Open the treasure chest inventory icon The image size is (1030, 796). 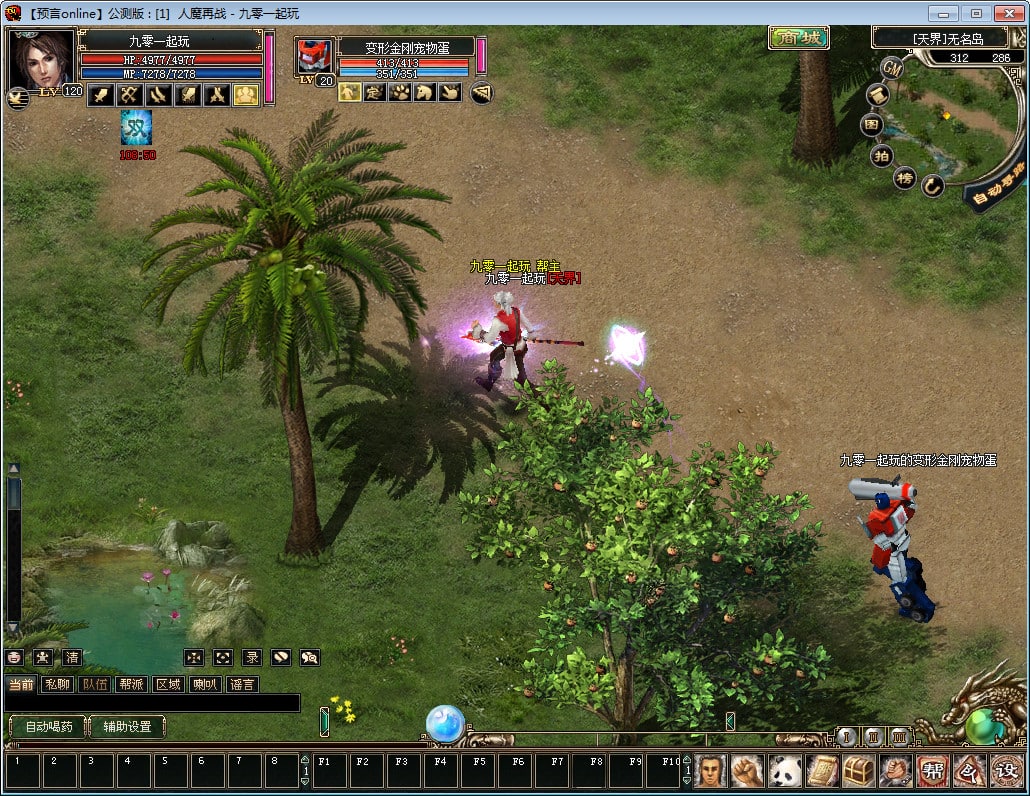click(859, 771)
